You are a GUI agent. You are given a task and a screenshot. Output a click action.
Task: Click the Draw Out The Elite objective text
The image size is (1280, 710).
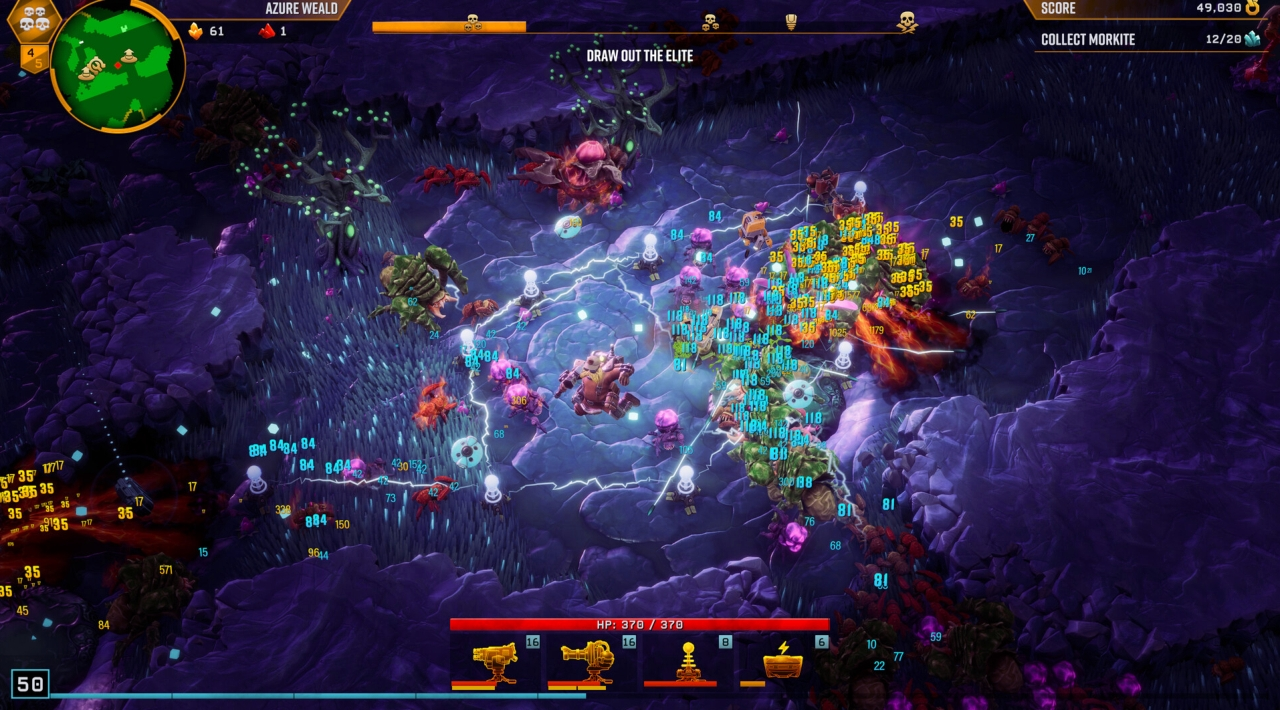[x=640, y=56]
